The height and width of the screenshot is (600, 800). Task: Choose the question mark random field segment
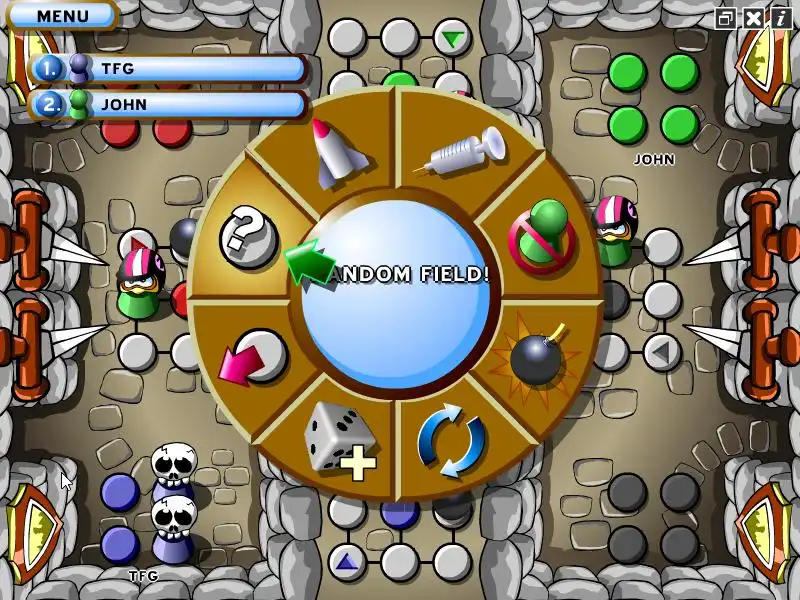tap(246, 236)
